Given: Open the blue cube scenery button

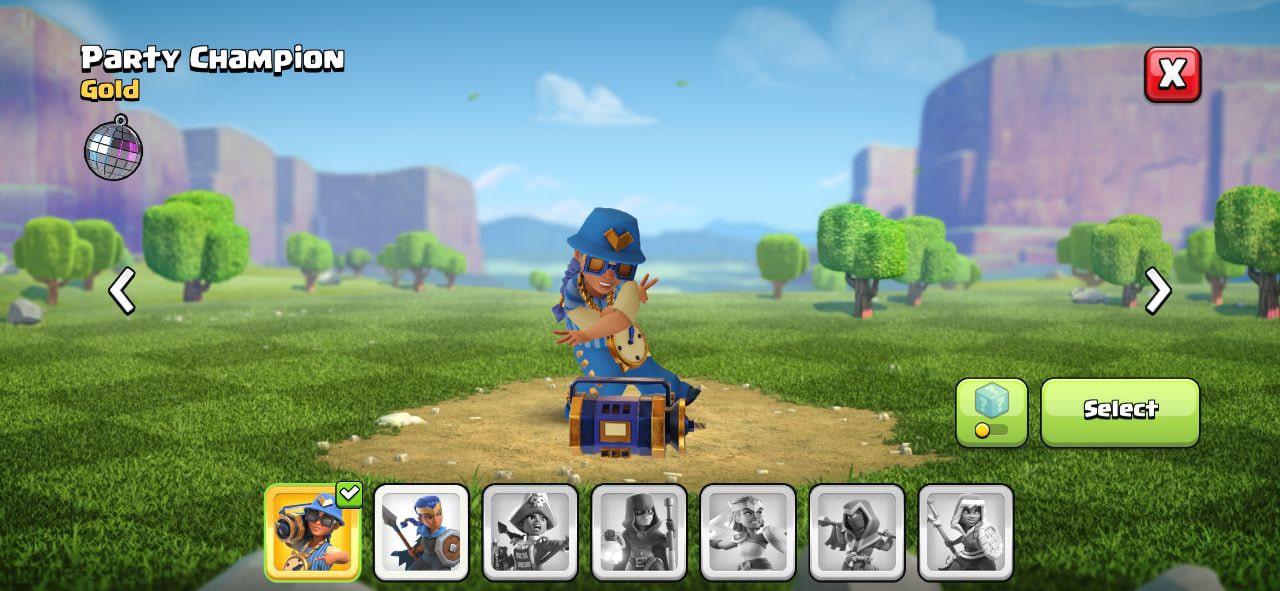Looking at the screenshot, I should pos(991,411).
